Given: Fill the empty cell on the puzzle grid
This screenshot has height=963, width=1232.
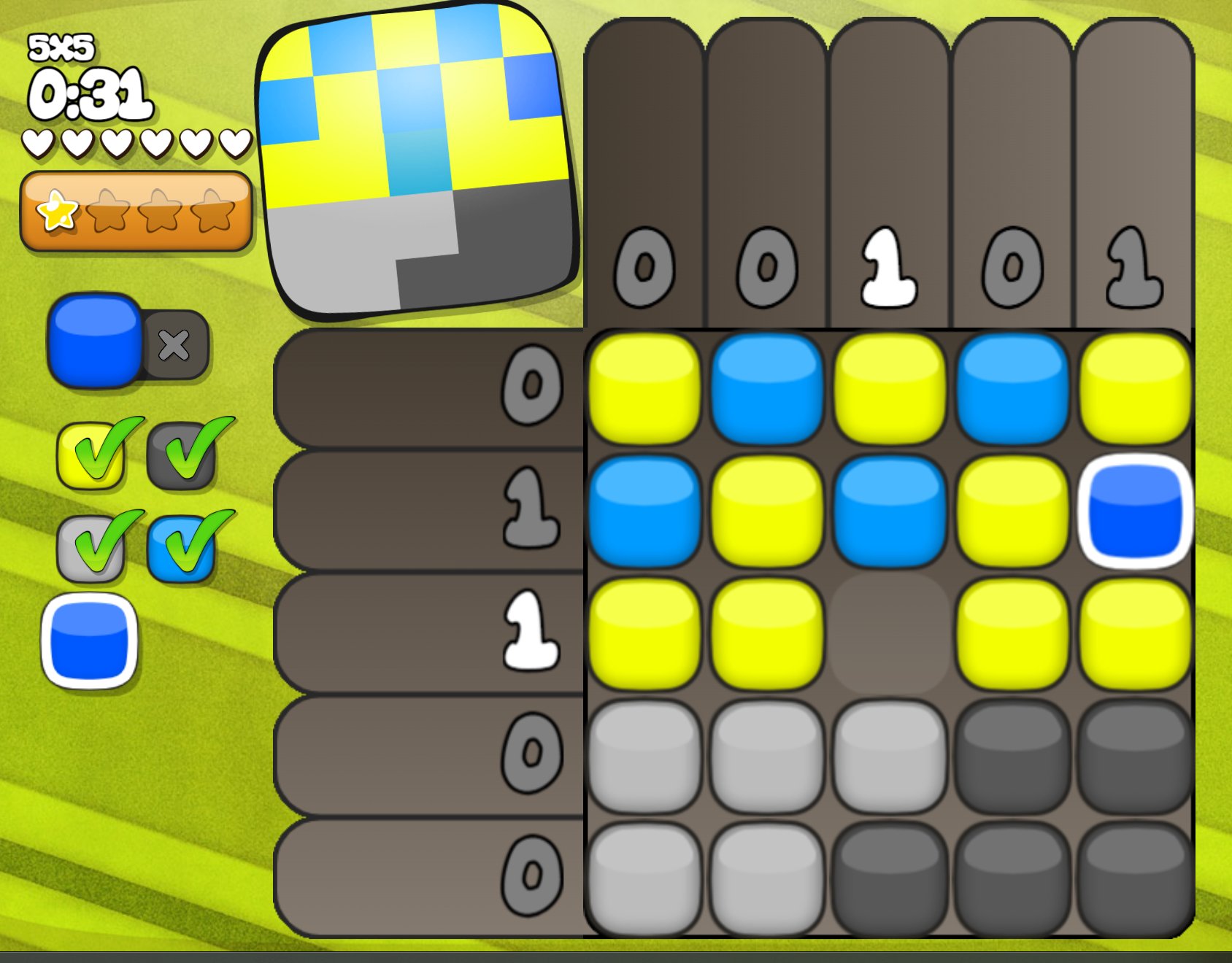Looking at the screenshot, I should [x=889, y=633].
